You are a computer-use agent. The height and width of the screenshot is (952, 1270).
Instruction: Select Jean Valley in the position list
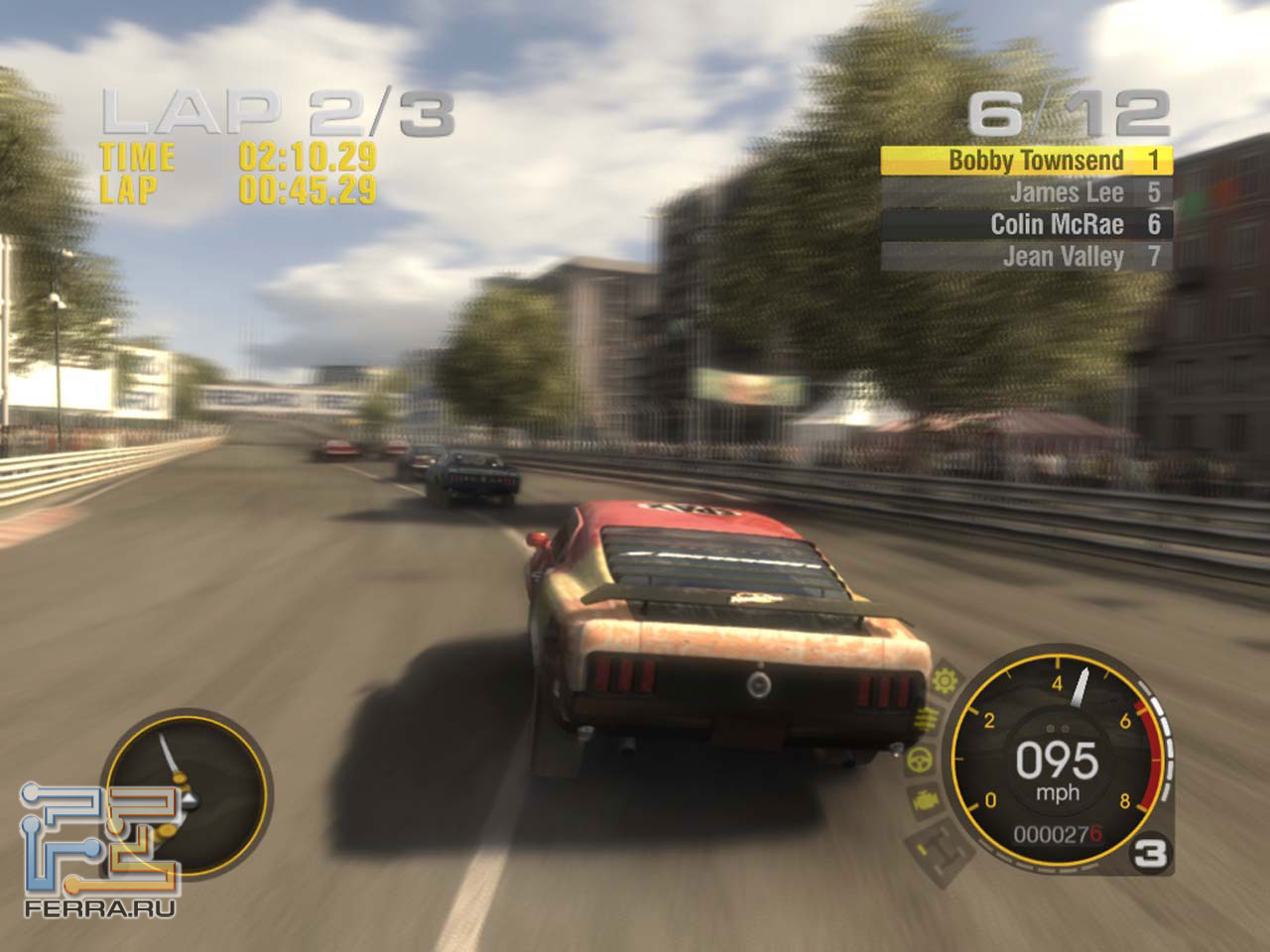coord(1027,257)
